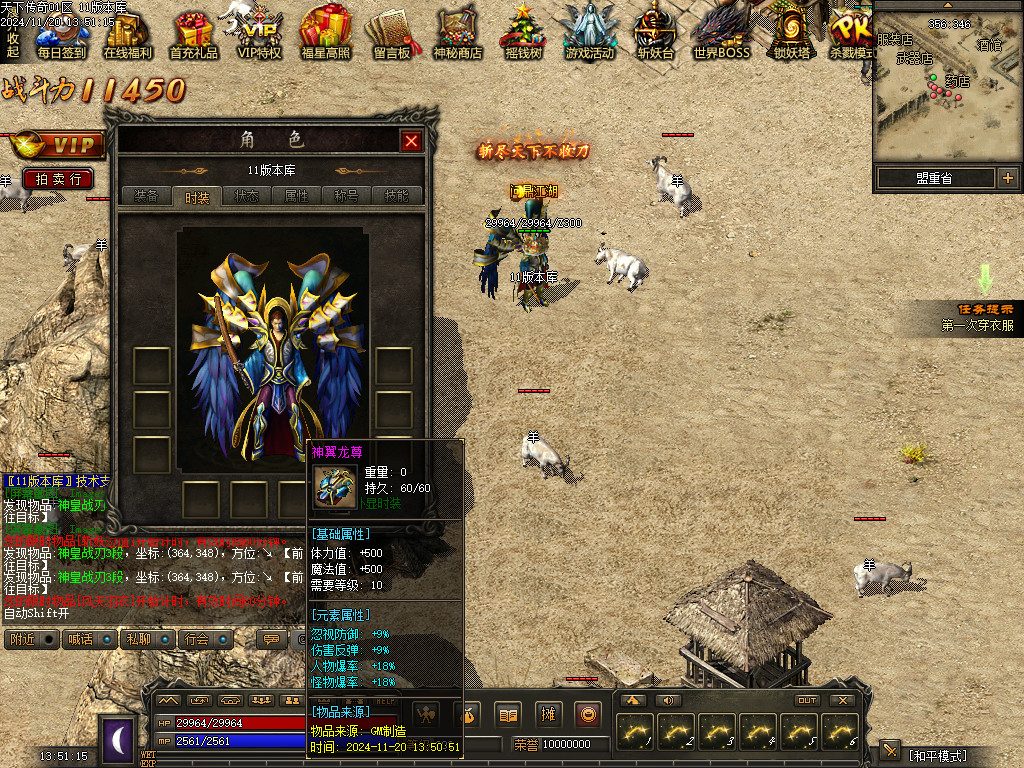Click the 拍卖行 auction house button
The image size is (1024, 768).
[58, 179]
